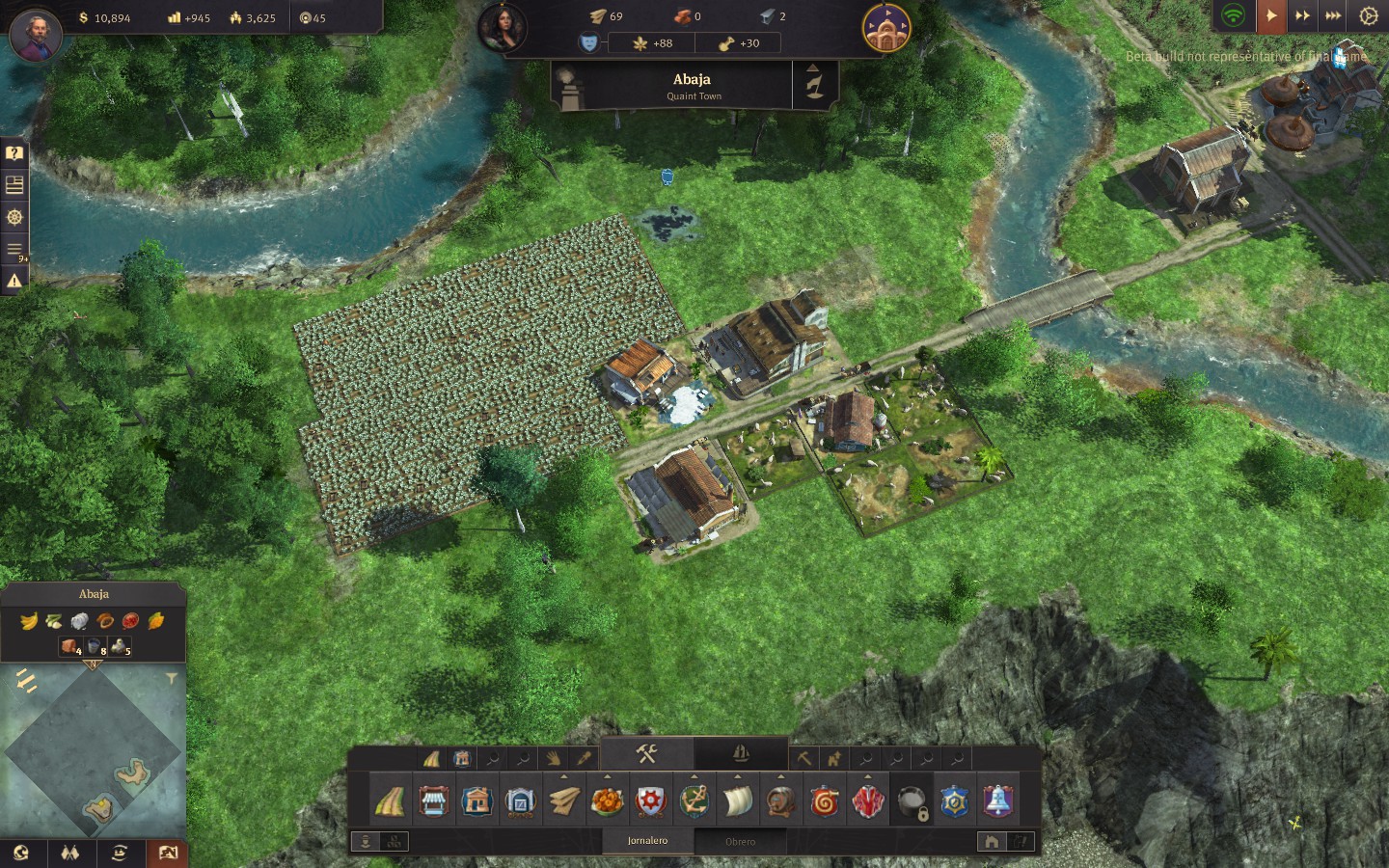Screen dimensions: 1389x868
Task: Pick the sail production category
Action: [x=738, y=801]
